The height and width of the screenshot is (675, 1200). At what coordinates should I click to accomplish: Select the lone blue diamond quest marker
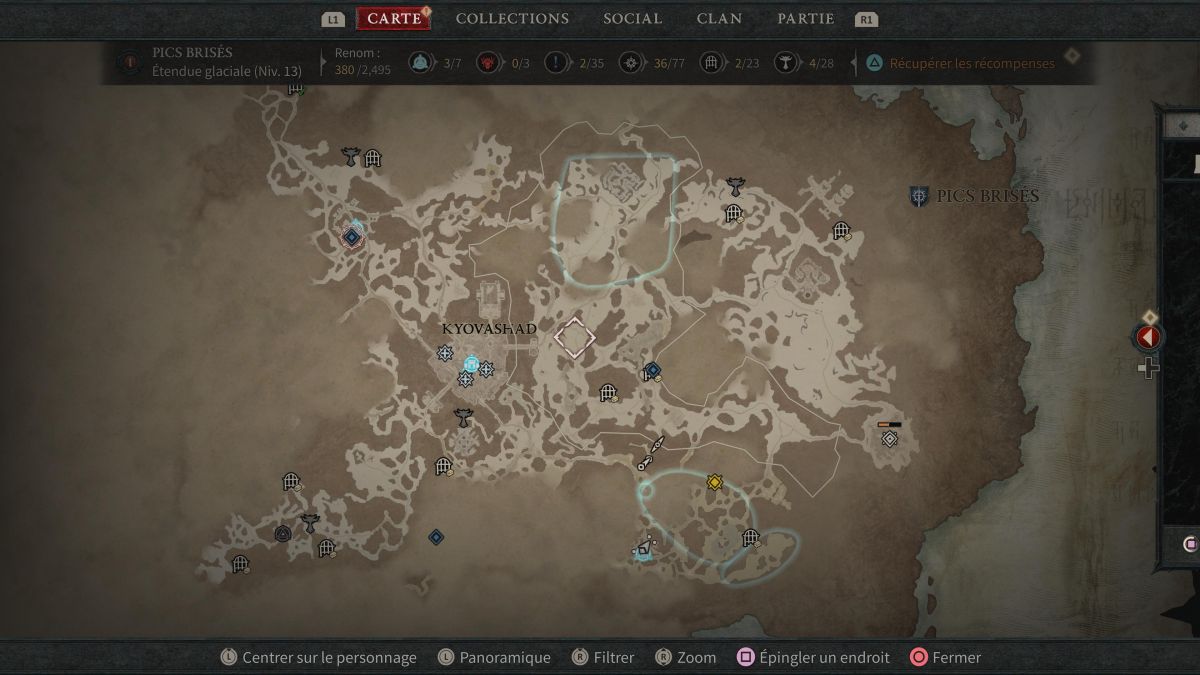point(435,537)
